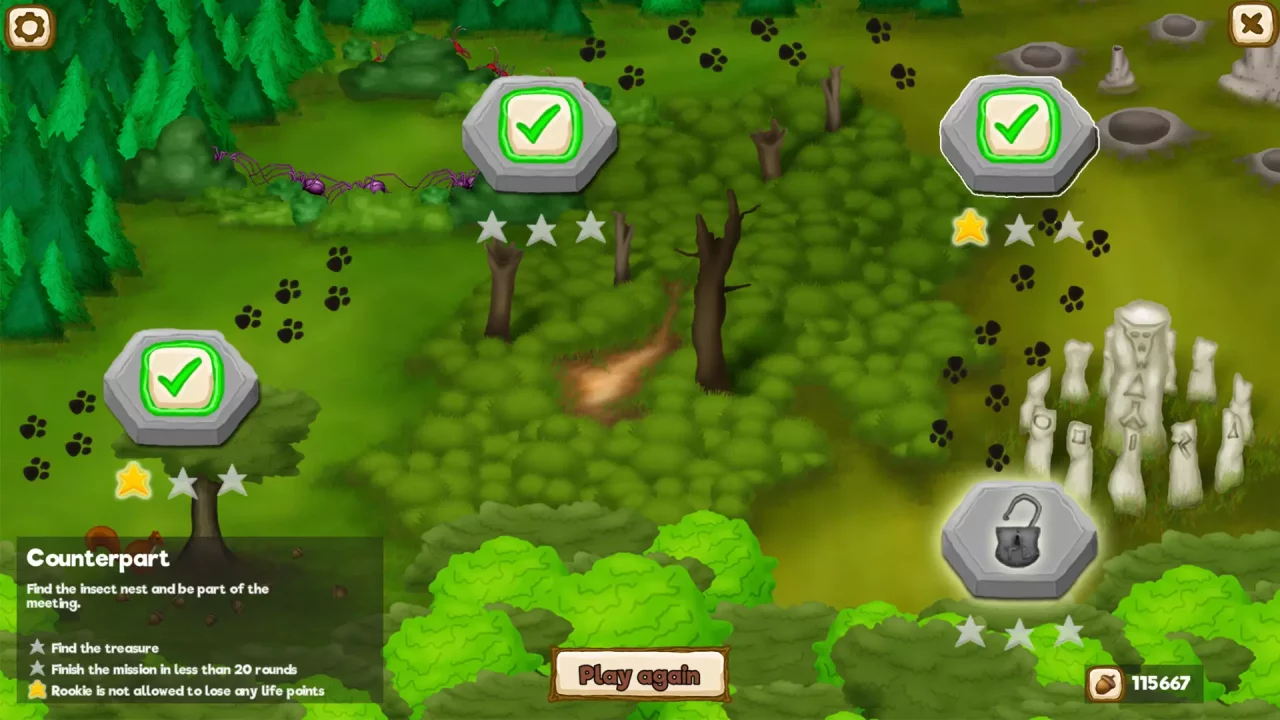The image size is (1280, 720).
Task: Click the padlock on the locked level
Action: coord(1020,540)
